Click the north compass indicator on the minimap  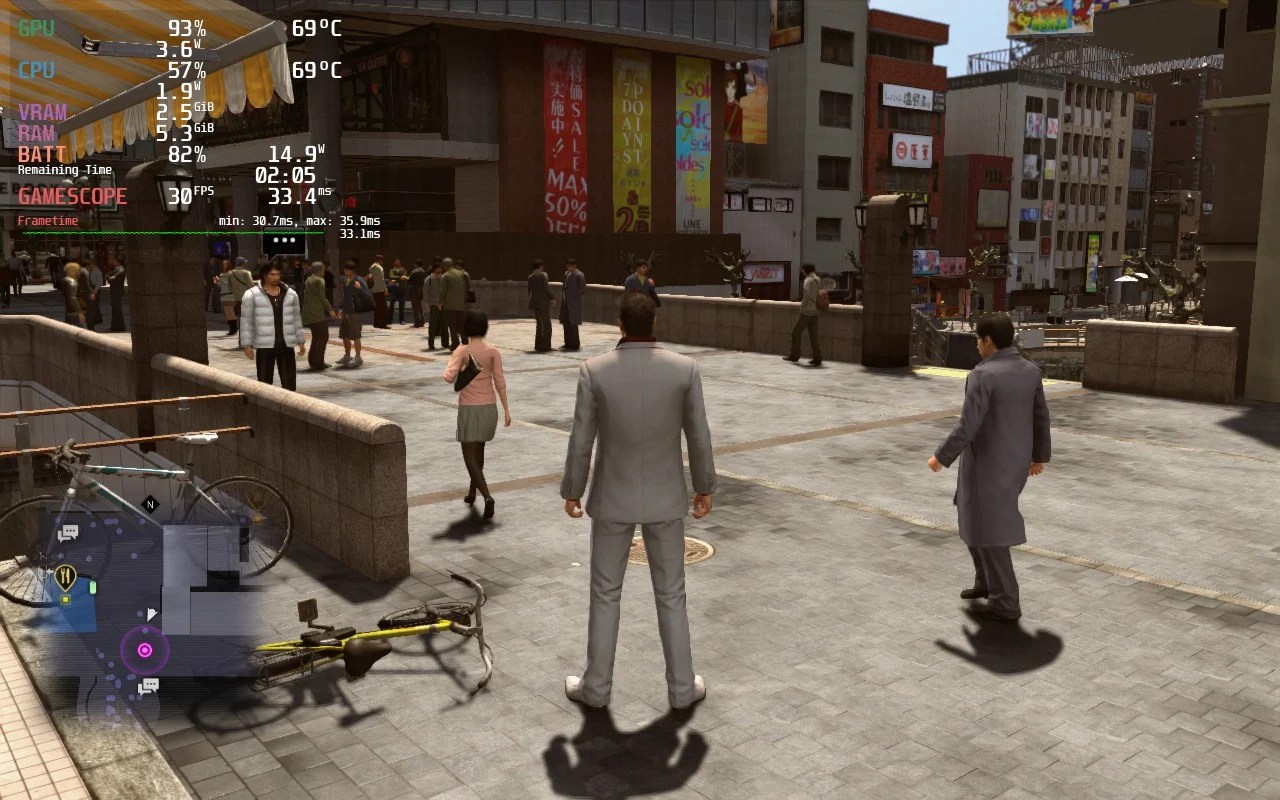[149, 504]
